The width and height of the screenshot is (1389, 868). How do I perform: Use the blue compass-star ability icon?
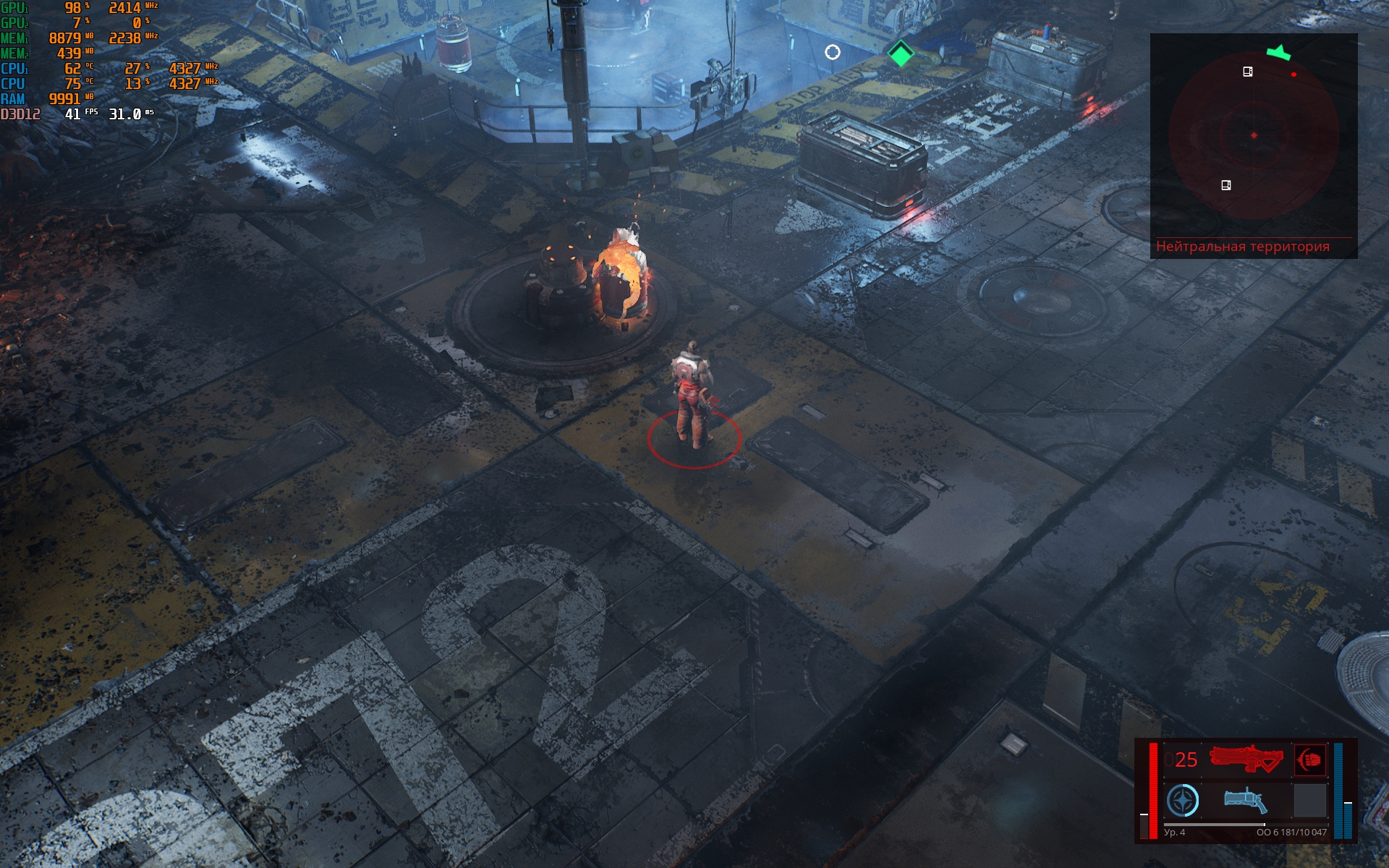pos(1183,801)
